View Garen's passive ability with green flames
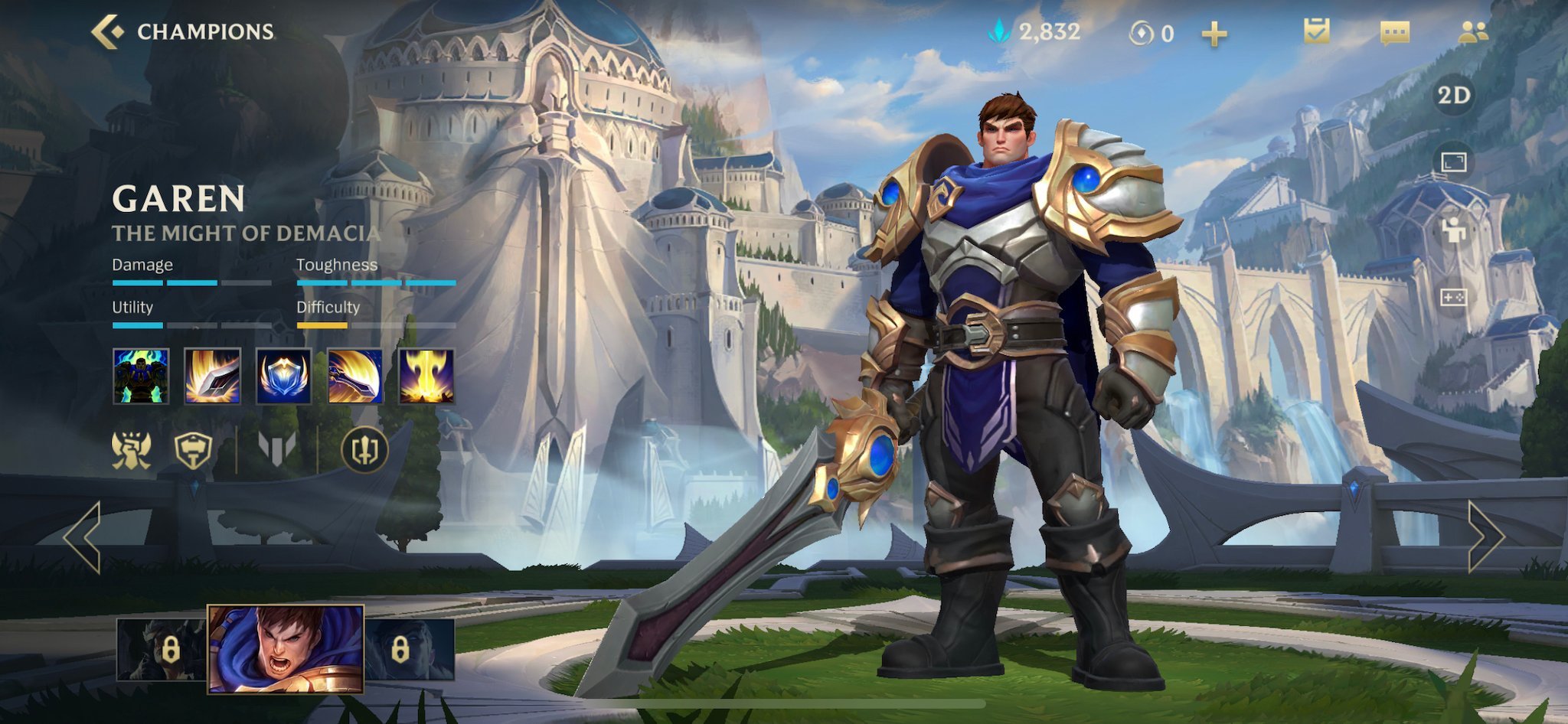The width and height of the screenshot is (1568, 724). pyautogui.click(x=141, y=376)
